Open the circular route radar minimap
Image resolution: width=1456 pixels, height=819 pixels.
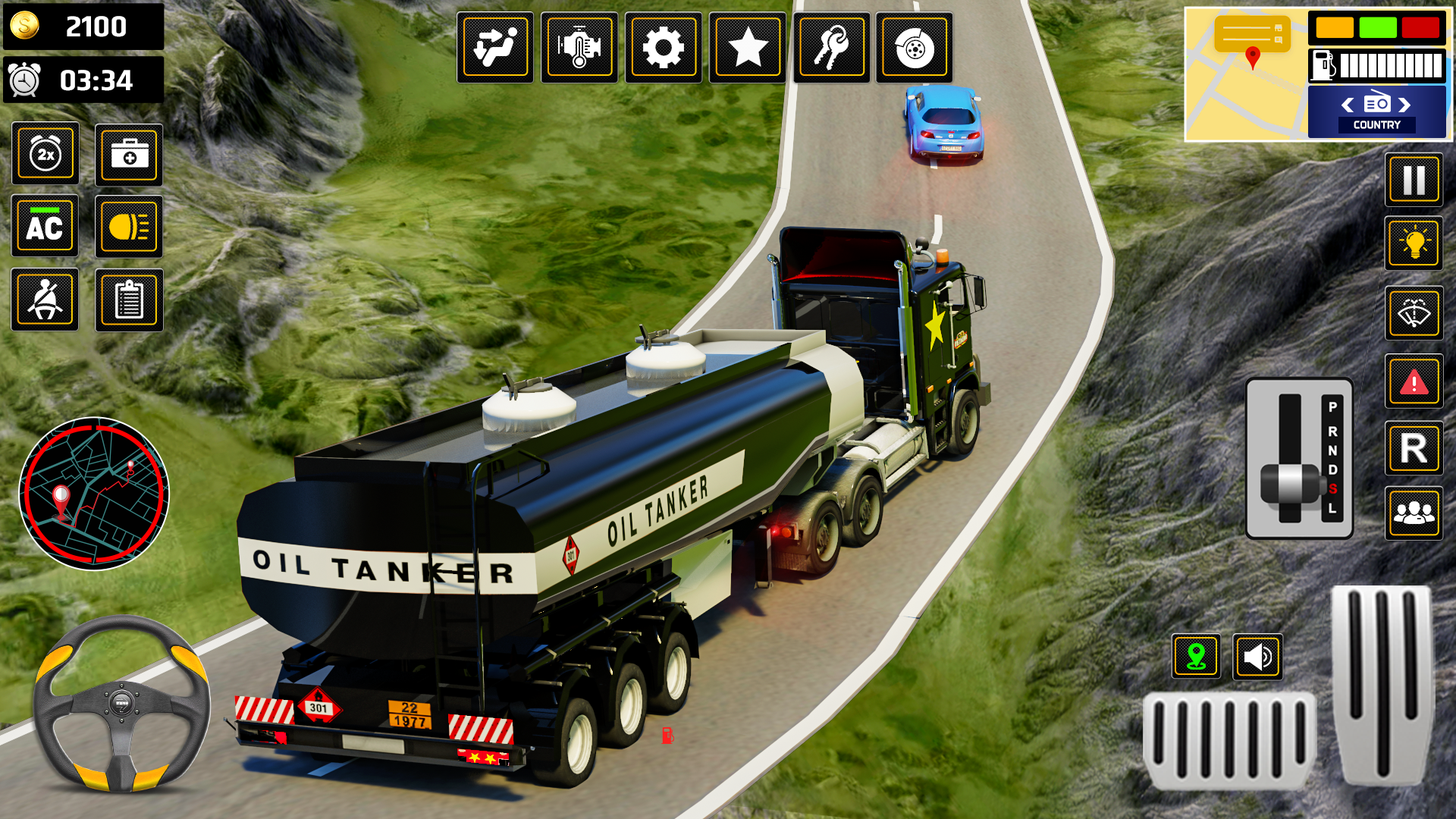pyautogui.click(x=94, y=494)
